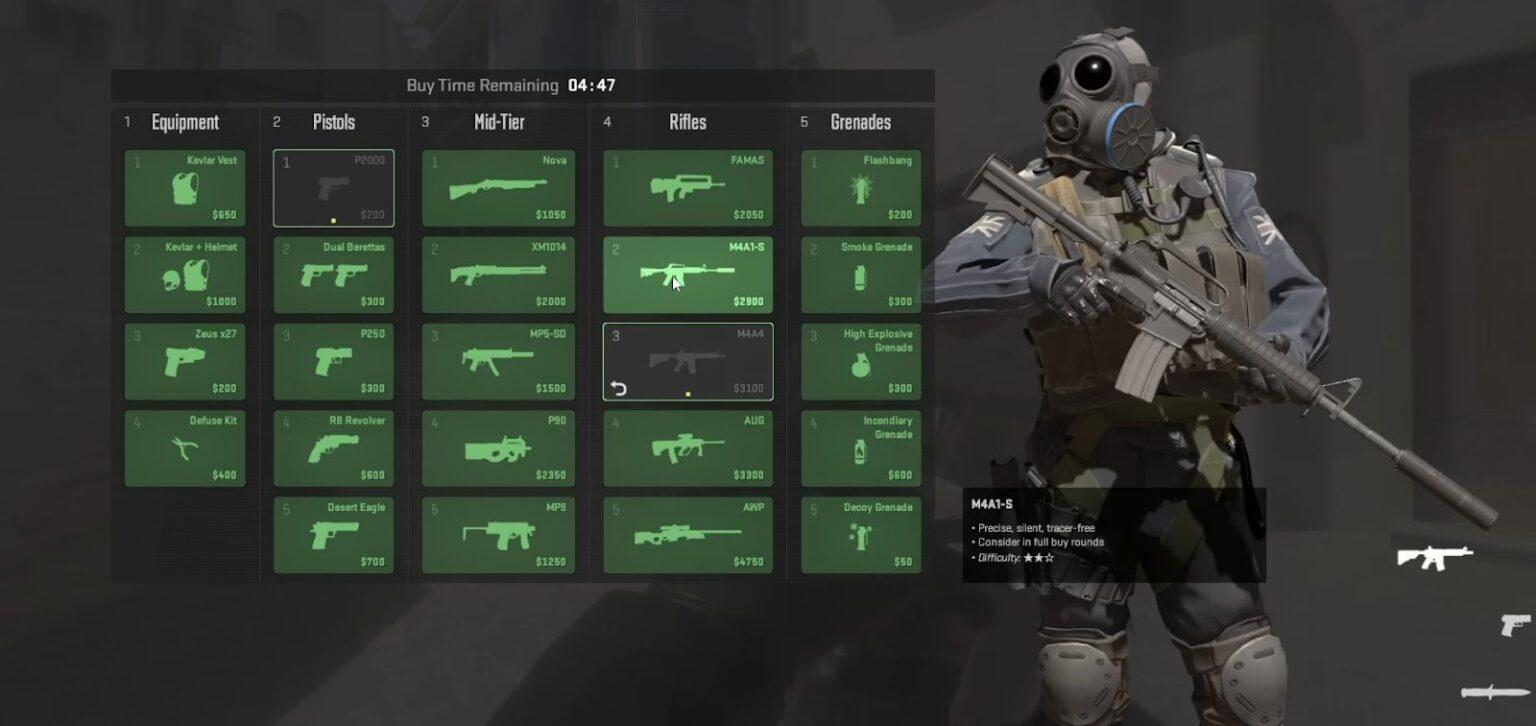This screenshot has width=1536, height=726.
Task: Purchase the MP9 submachine gun
Action: 498,535
